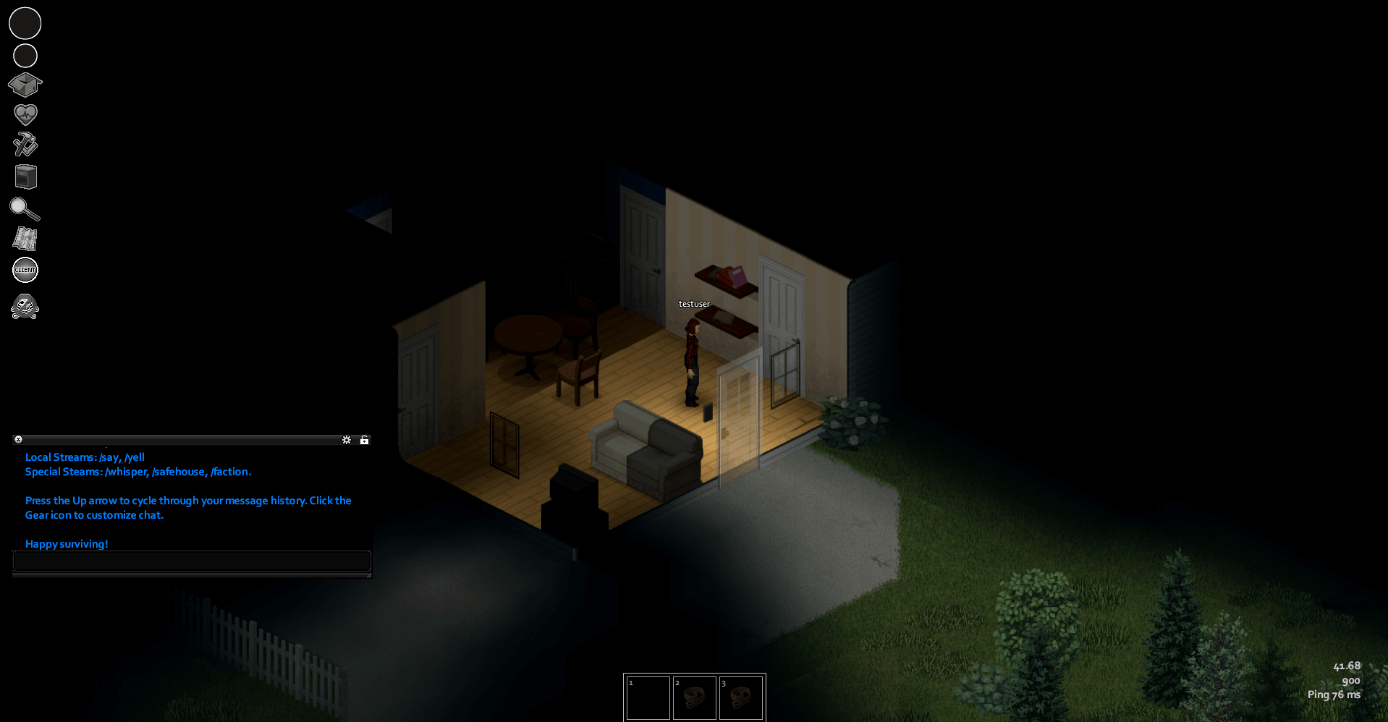Select hotbar slot 2 belt item
Viewport: 1388px width, 722px height.
(694, 697)
